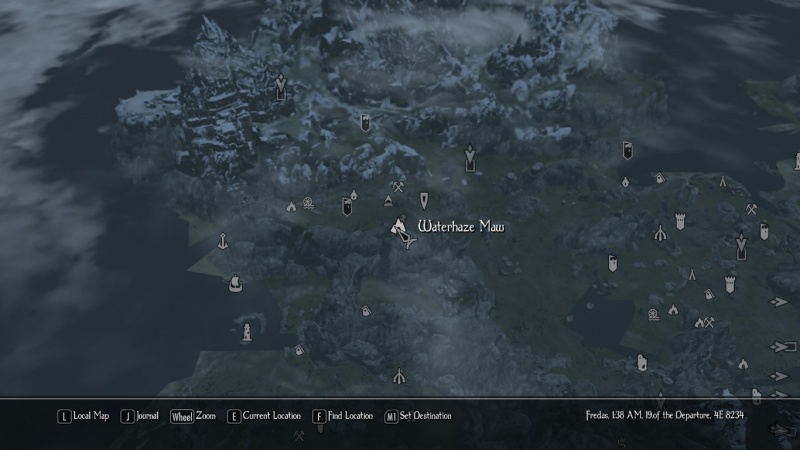This screenshot has height=450, width=800.
Task: Open the Journal from the map bar
Action: coord(140,416)
